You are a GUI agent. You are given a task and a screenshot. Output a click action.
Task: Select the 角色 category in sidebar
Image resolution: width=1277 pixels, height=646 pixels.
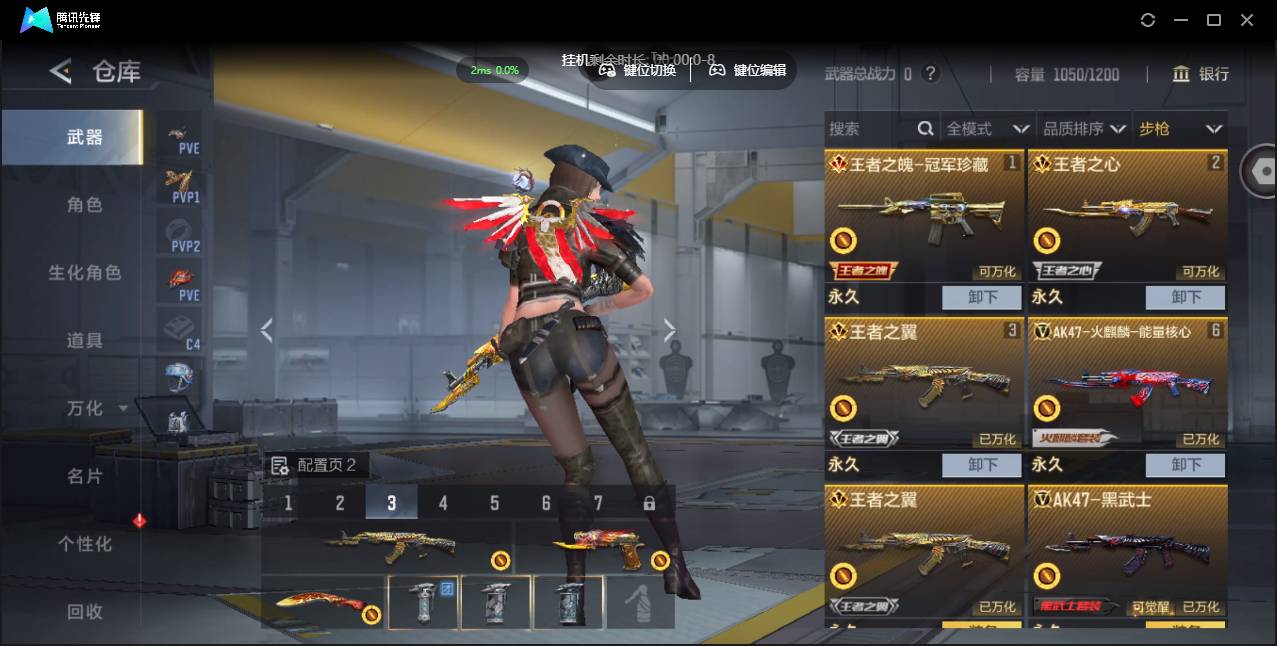[84, 204]
